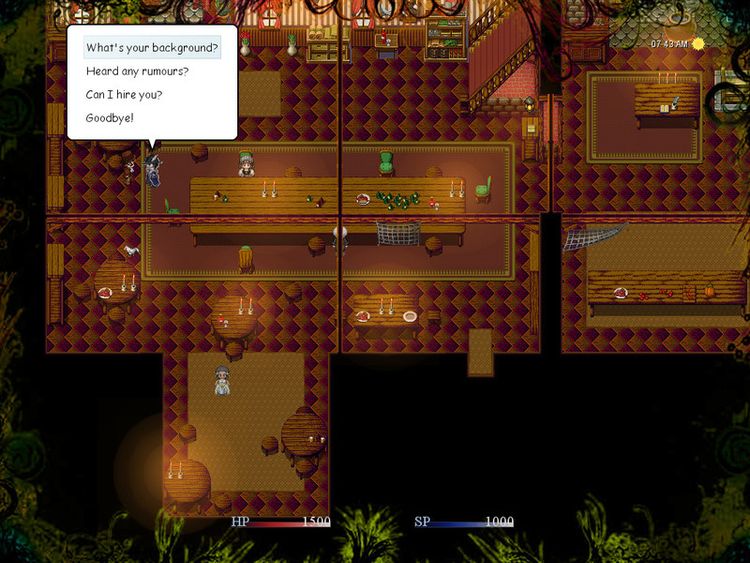Select the "Can I hire you?" reply
The height and width of the screenshot is (563, 750).
tap(124, 94)
